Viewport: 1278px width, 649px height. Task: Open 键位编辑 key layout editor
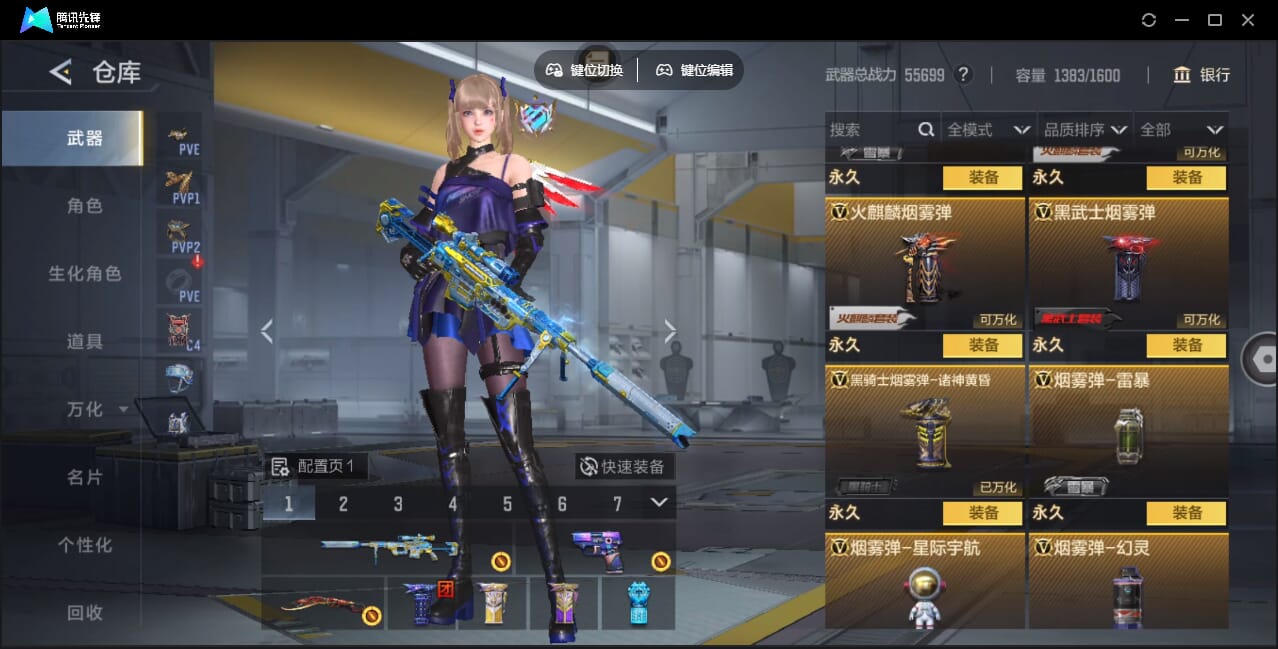[695, 70]
